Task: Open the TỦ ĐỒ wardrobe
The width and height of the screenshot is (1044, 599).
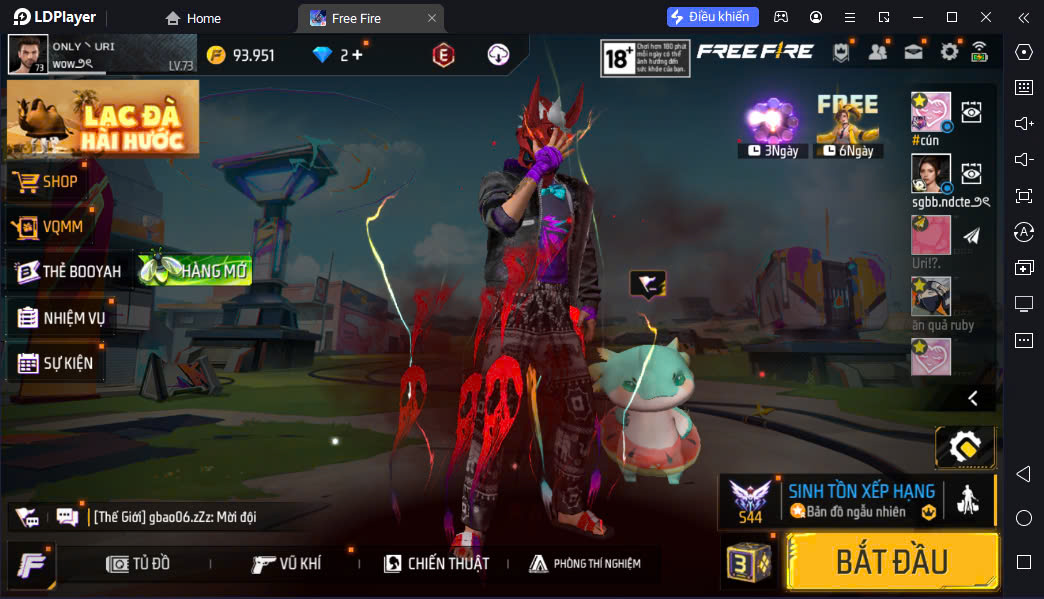Action: [x=139, y=564]
